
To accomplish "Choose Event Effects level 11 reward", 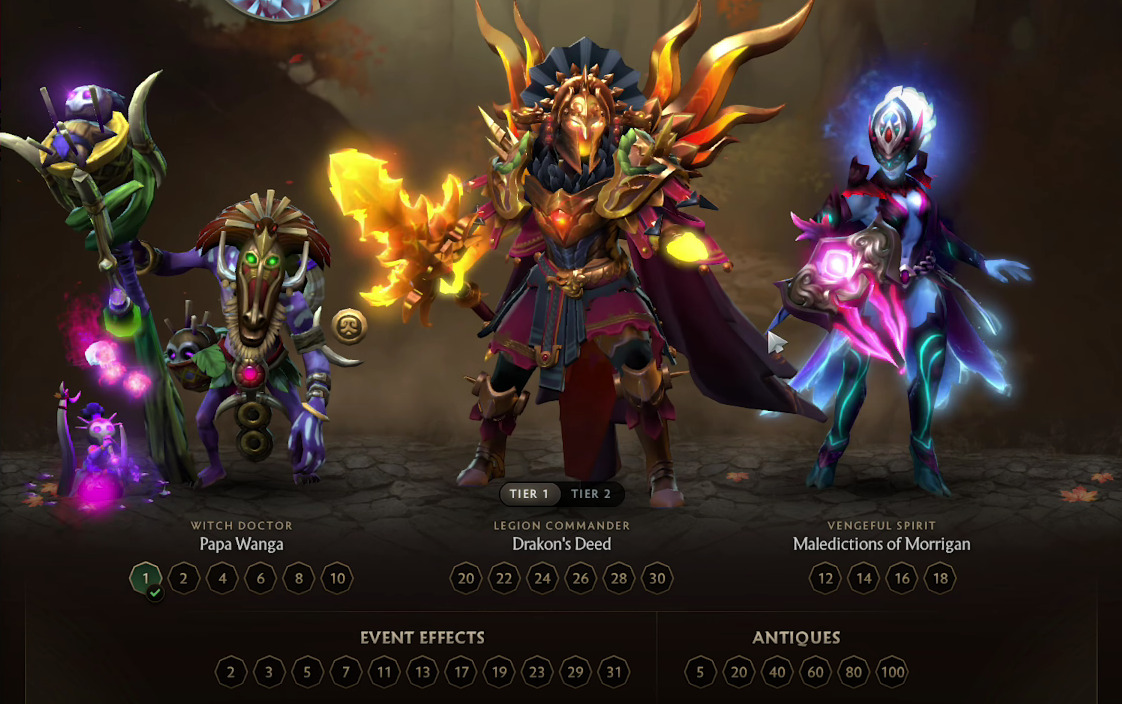I will (384, 672).
